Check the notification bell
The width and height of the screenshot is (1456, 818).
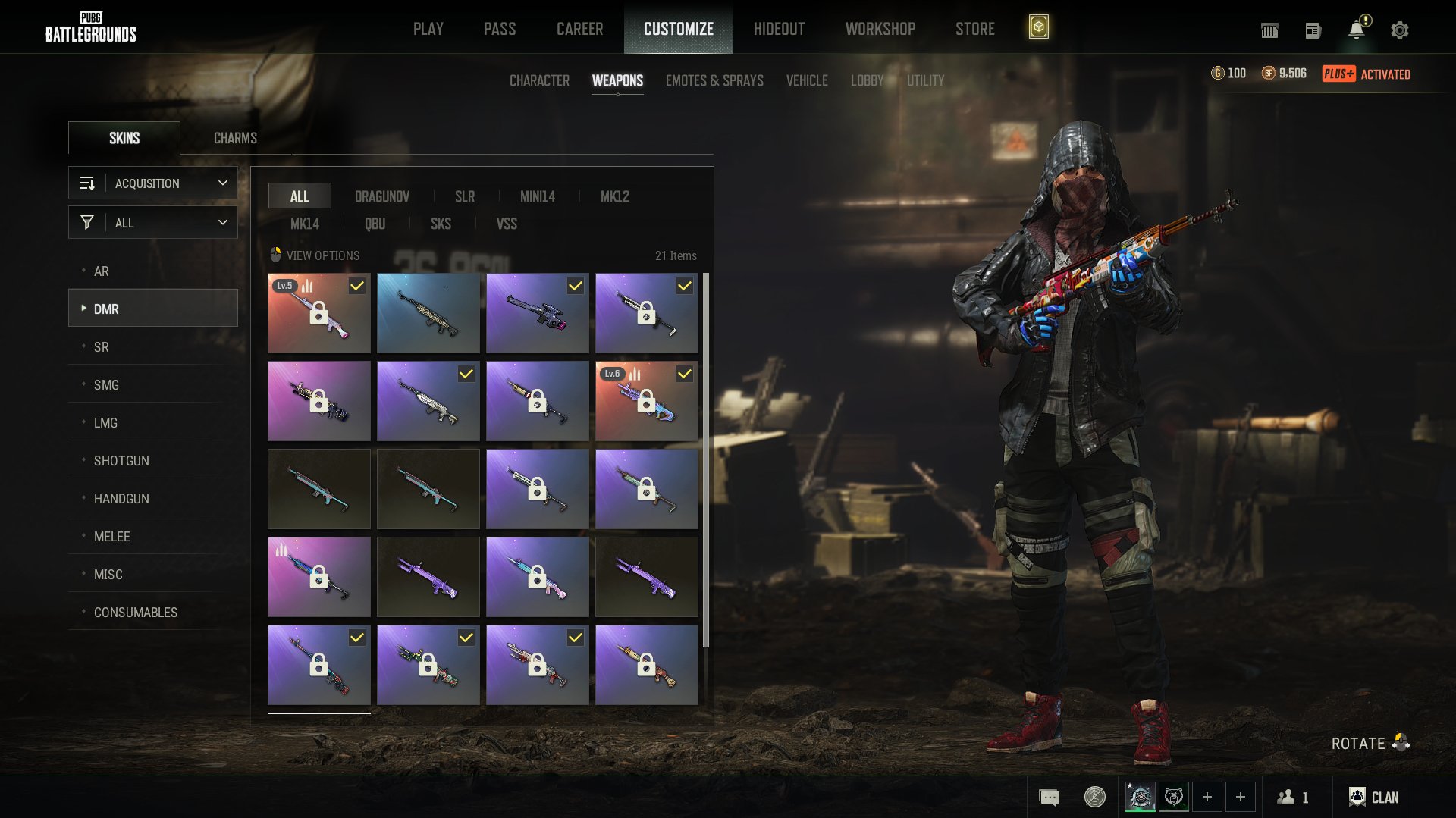click(x=1356, y=30)
